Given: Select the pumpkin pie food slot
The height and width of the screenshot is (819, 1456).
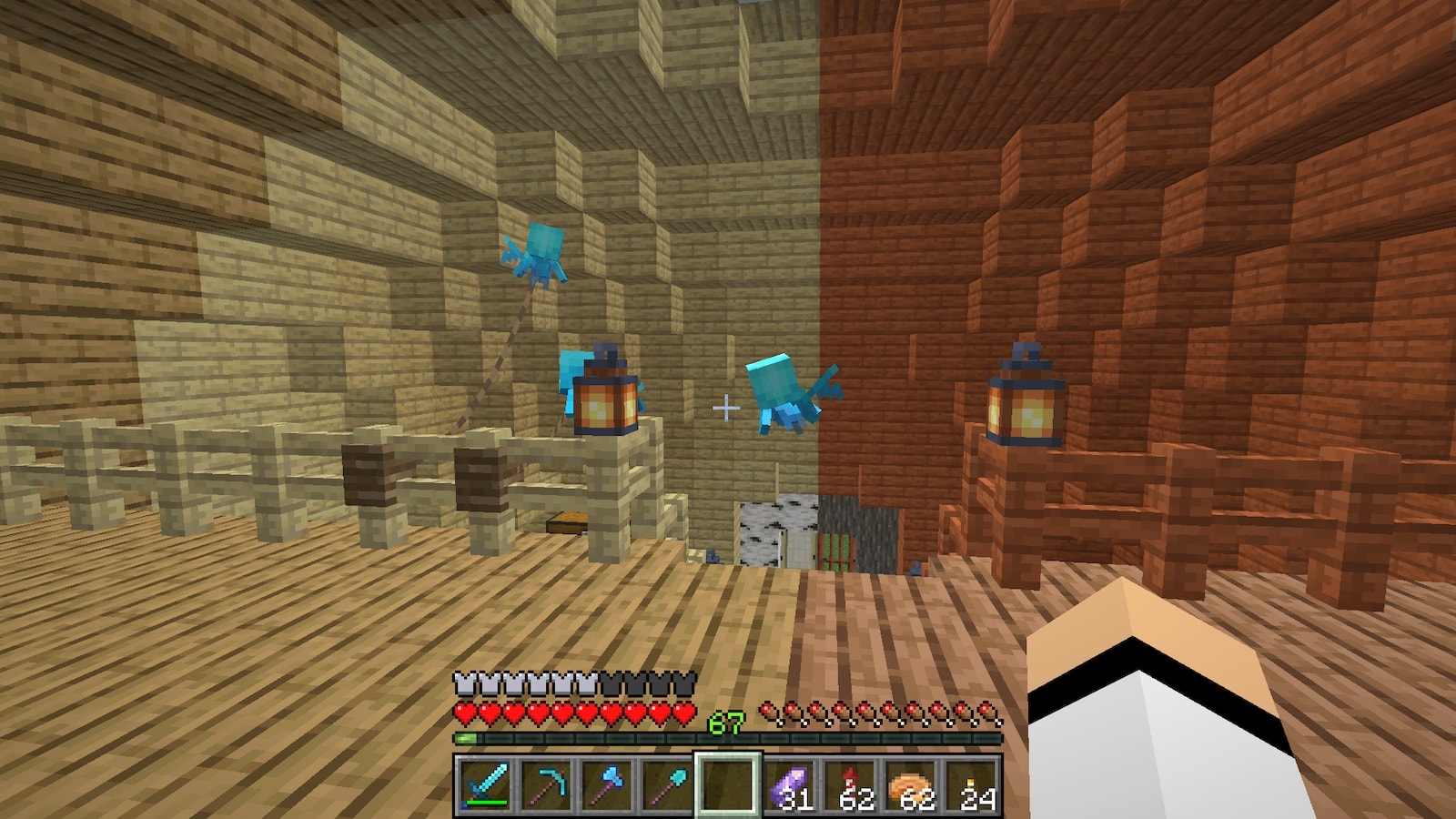Looking at the screenshot, I should [x=911, y=784].
